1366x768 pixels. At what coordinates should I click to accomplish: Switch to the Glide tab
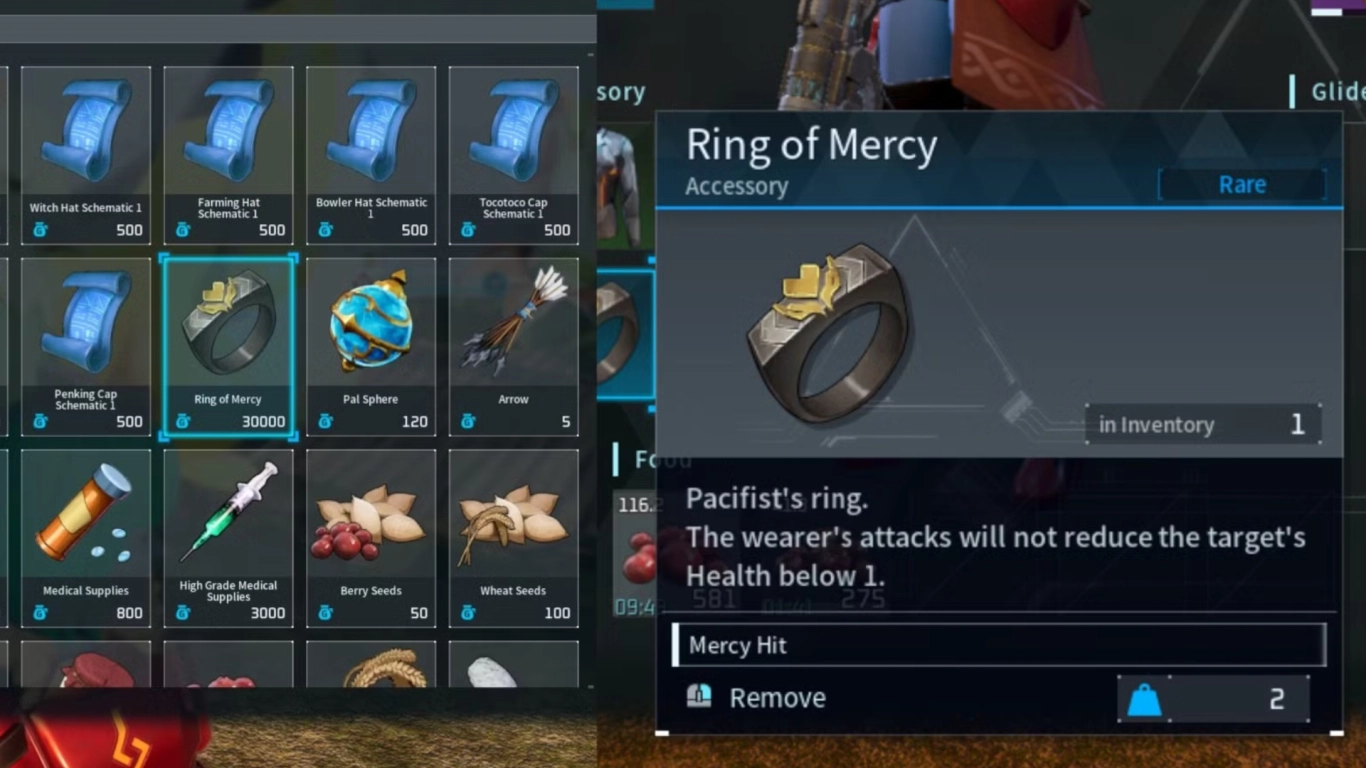click(1340, 91)
